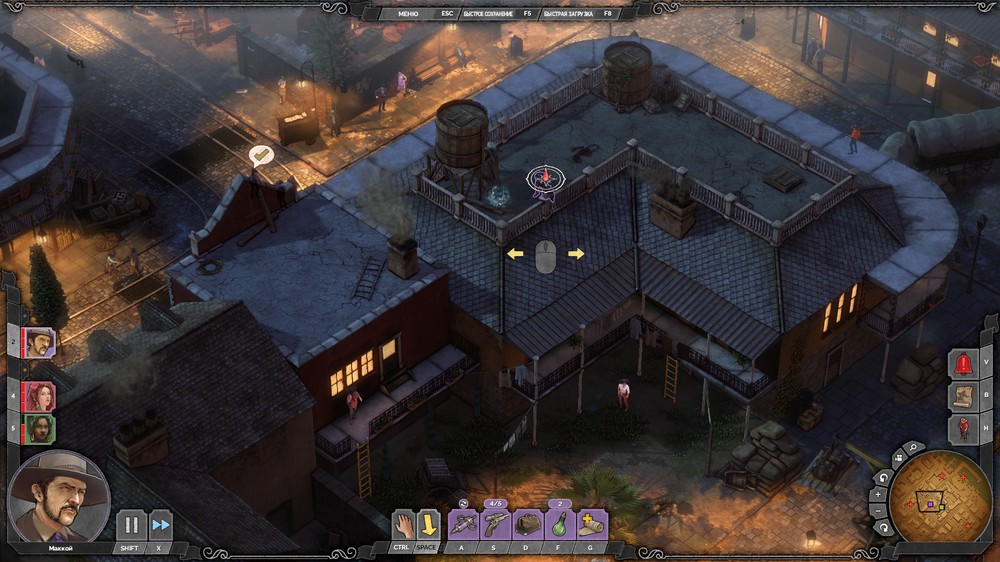Pause the game with the pause button
The width and height of the screenshot is (1000, 562).
tap(131, 525)
